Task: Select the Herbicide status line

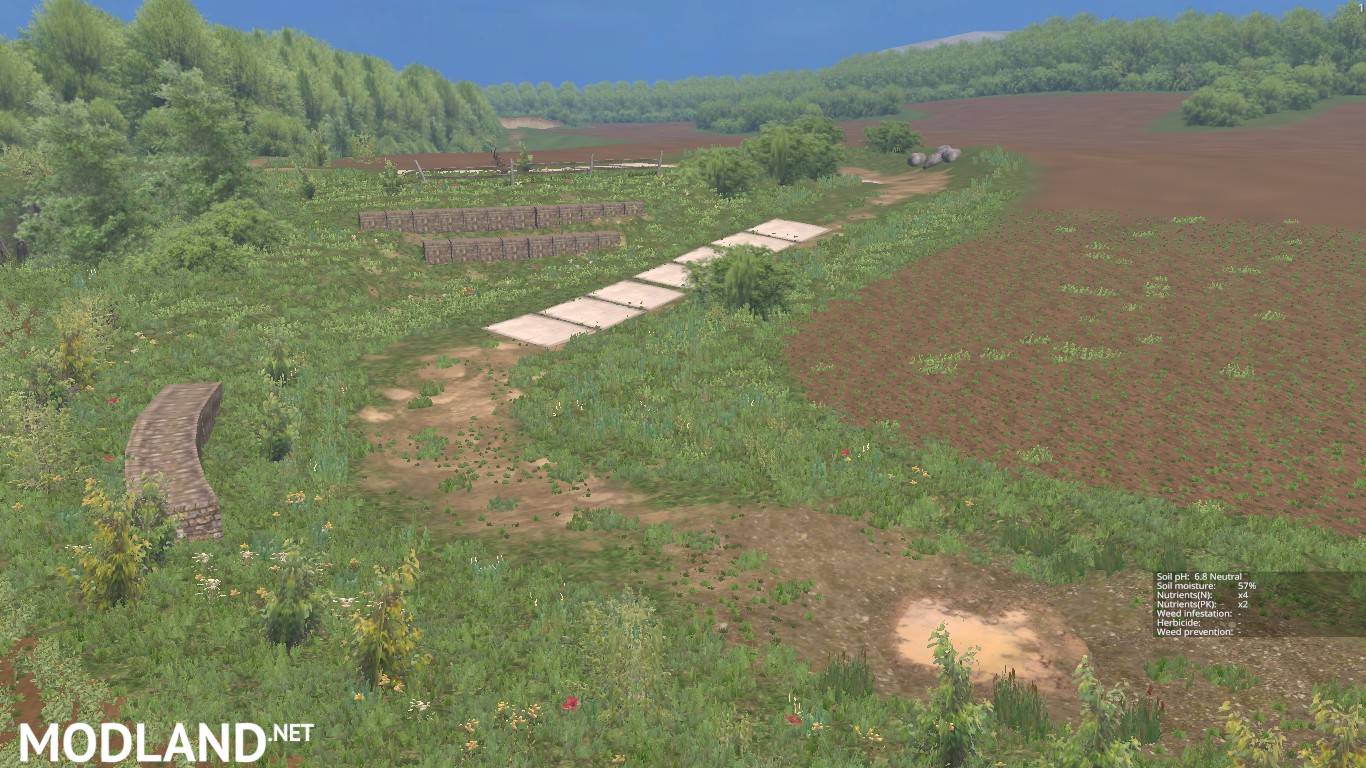Action: (x=1198, y=622)
